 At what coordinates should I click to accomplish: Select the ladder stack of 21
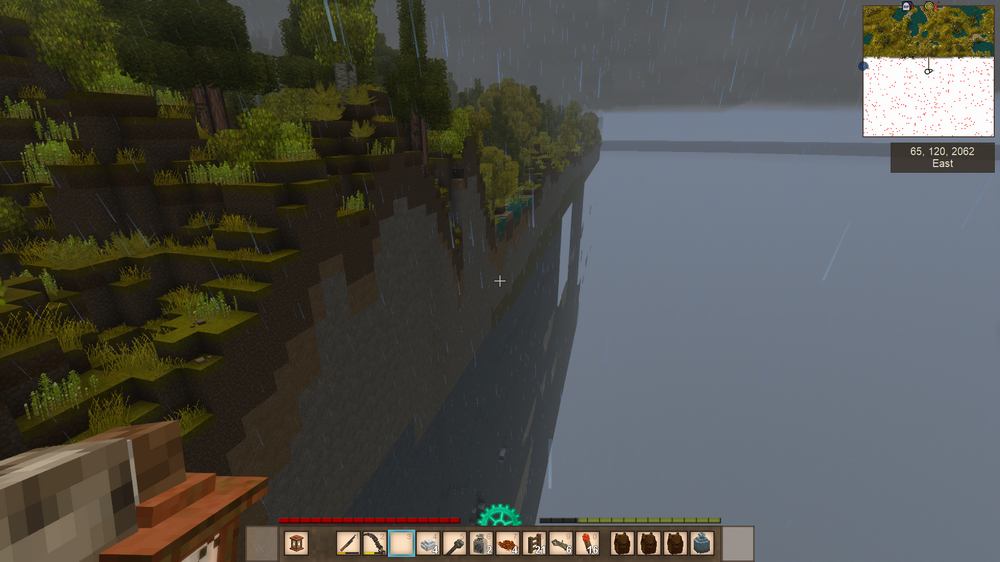tap(533, 544)
